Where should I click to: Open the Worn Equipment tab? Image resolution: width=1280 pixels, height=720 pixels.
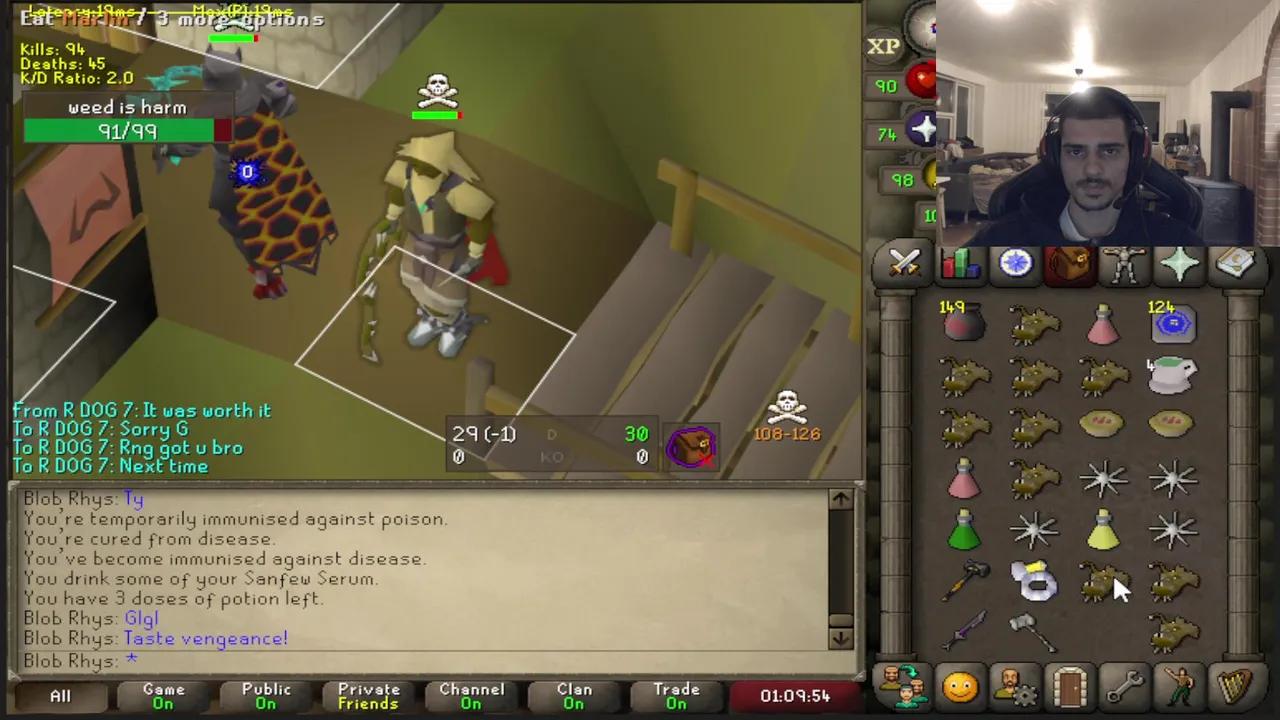(1122, 262)
